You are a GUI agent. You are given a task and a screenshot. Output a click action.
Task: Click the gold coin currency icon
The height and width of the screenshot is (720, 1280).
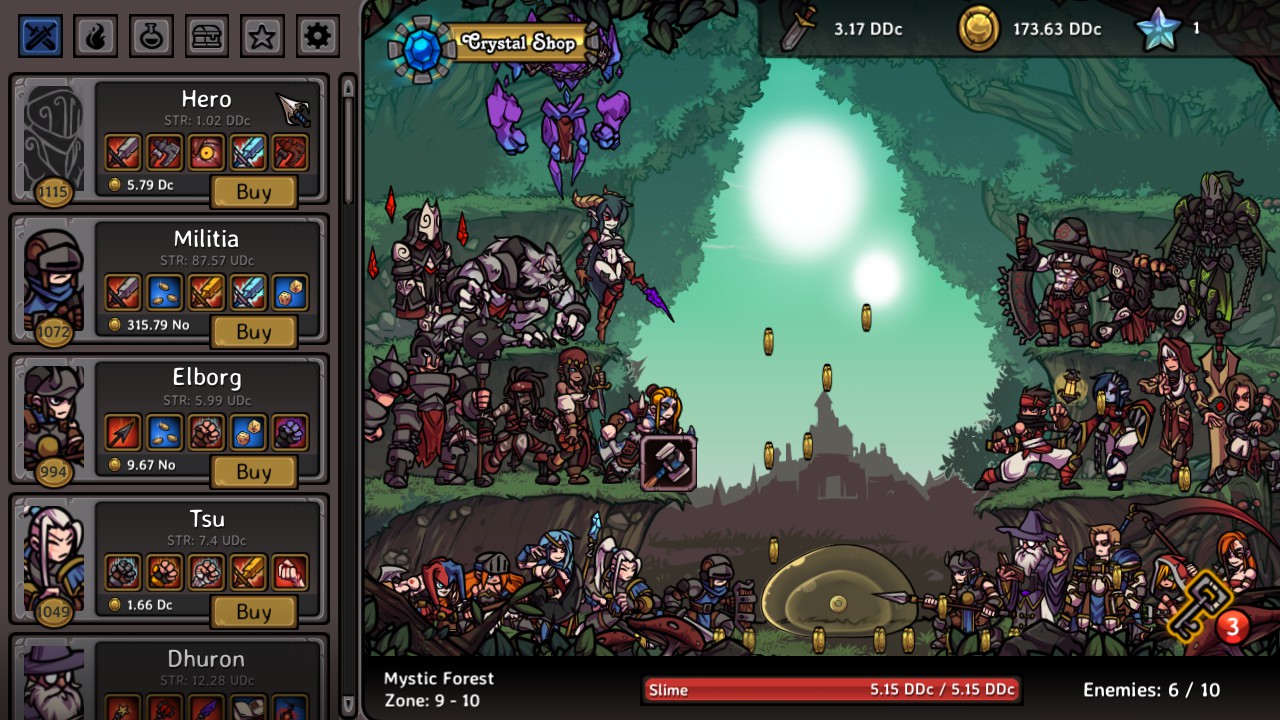977,29
